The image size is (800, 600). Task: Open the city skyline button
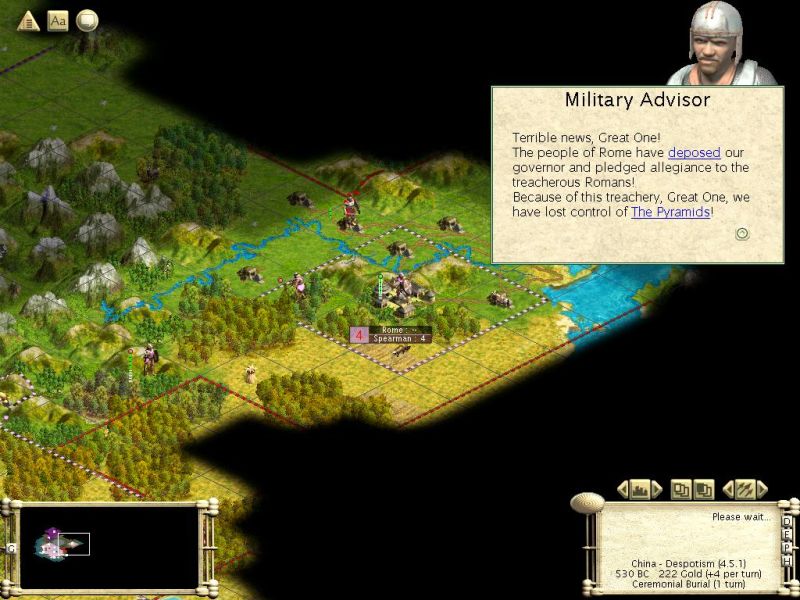[x=641, y=489]
